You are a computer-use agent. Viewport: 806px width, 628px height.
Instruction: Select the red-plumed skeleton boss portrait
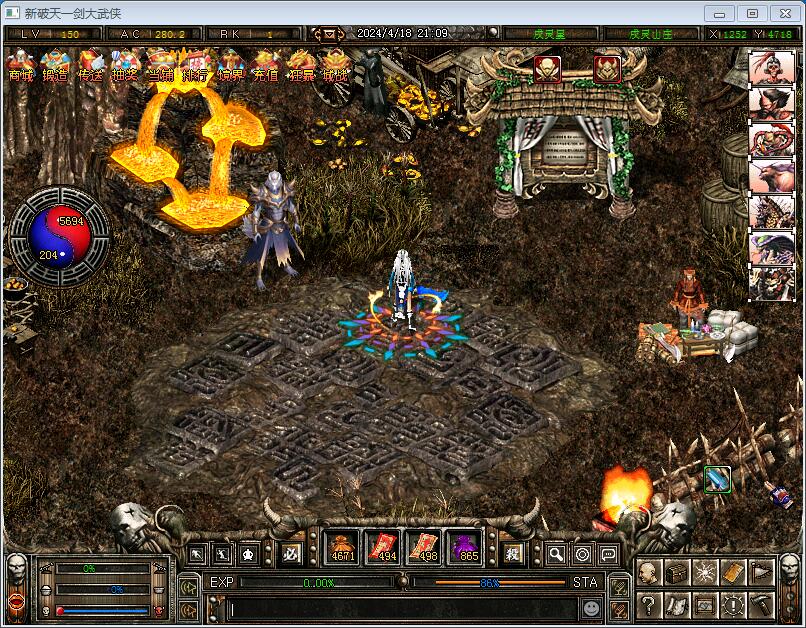(x=772, y=69)
